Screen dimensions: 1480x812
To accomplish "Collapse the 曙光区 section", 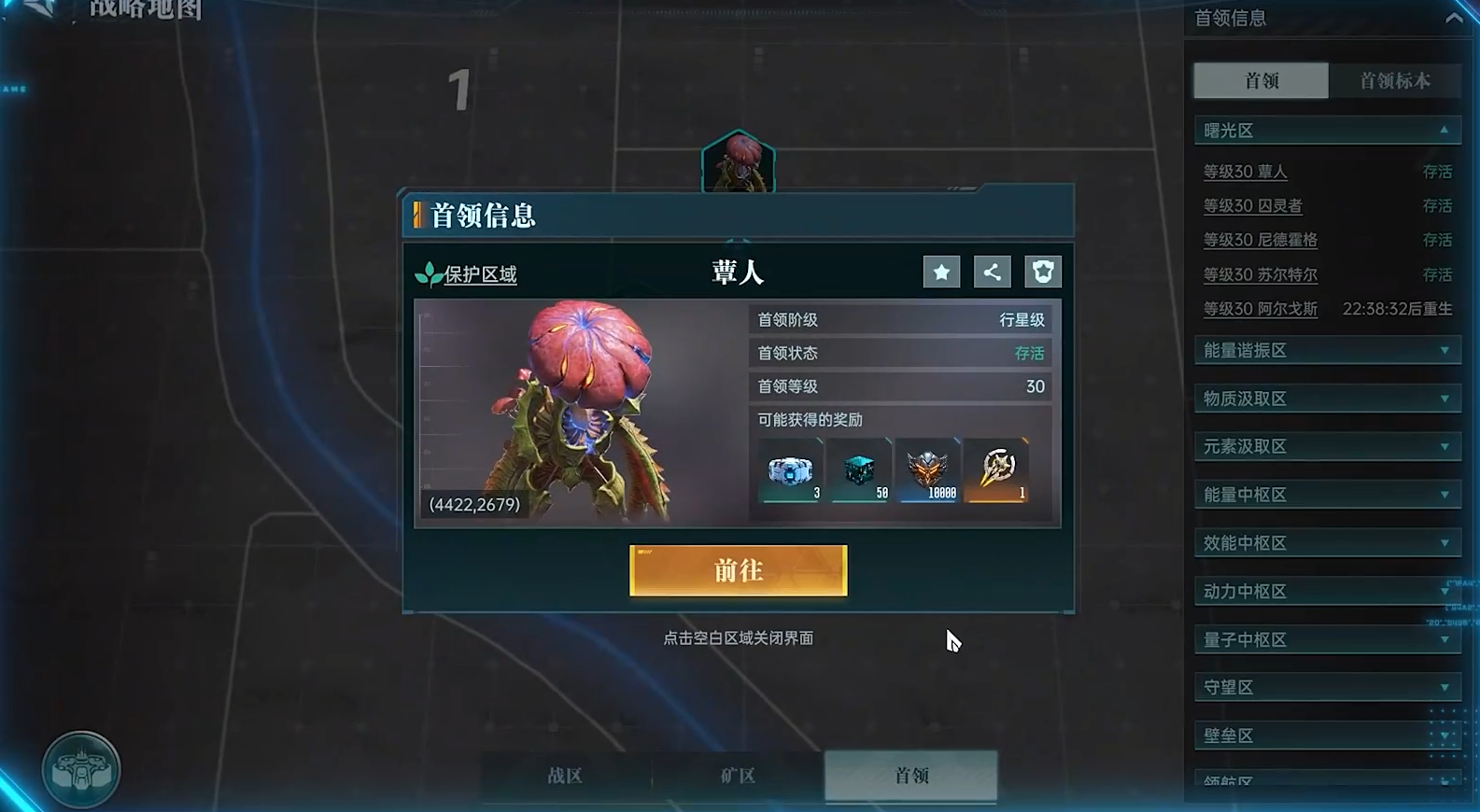I will pos(1326,130).
